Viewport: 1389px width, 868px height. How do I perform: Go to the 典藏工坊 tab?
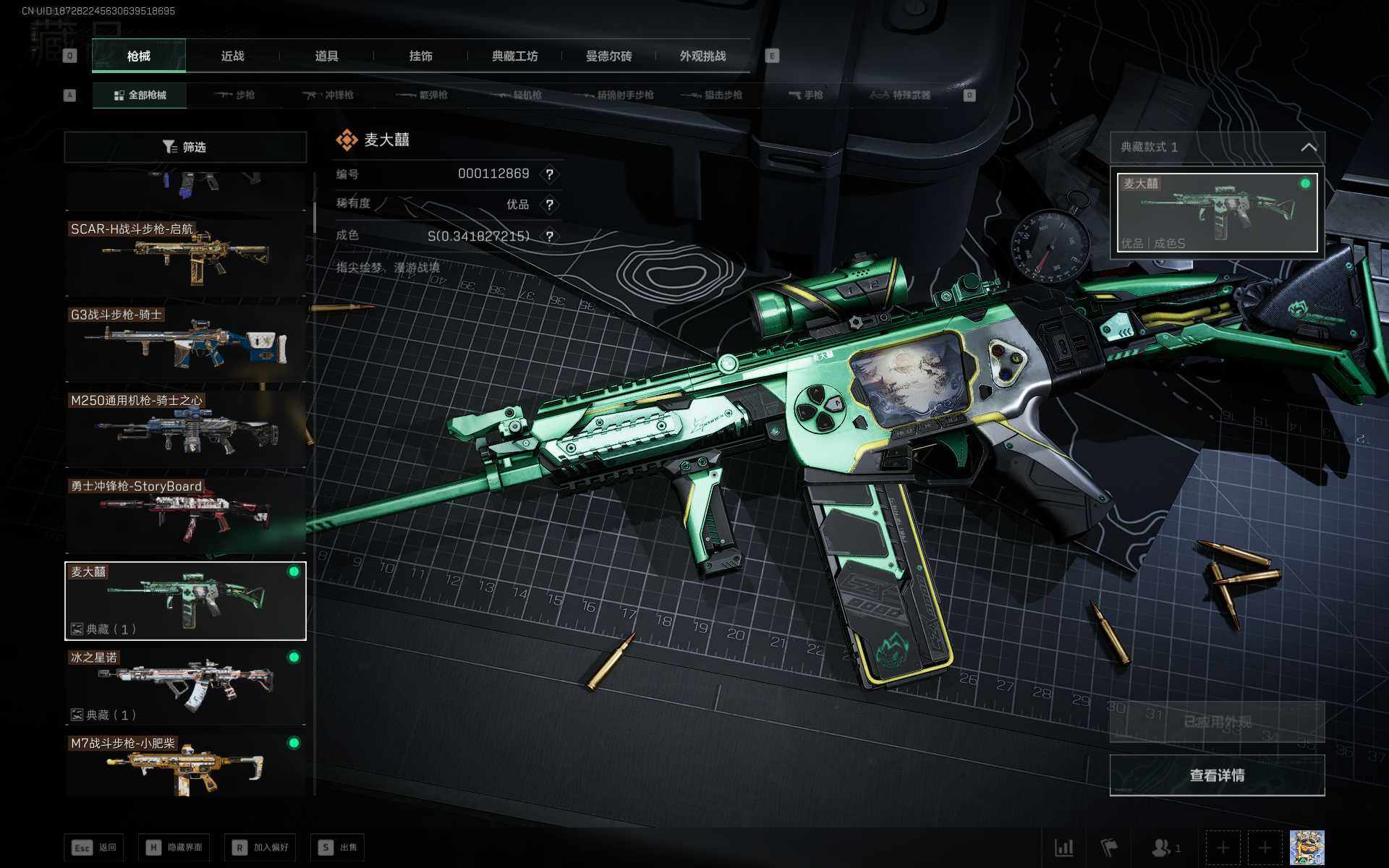[514, 56]
